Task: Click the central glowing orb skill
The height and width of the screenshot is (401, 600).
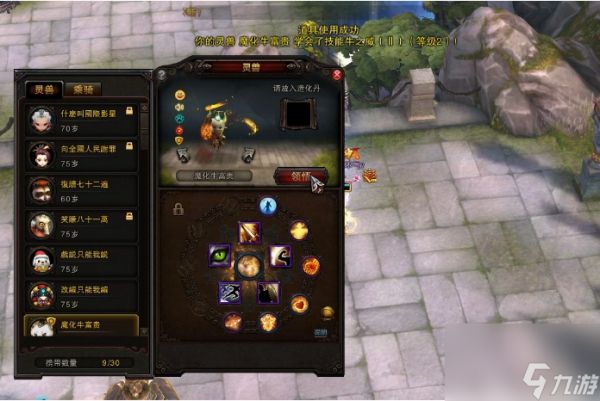Action: coord(249,265)
